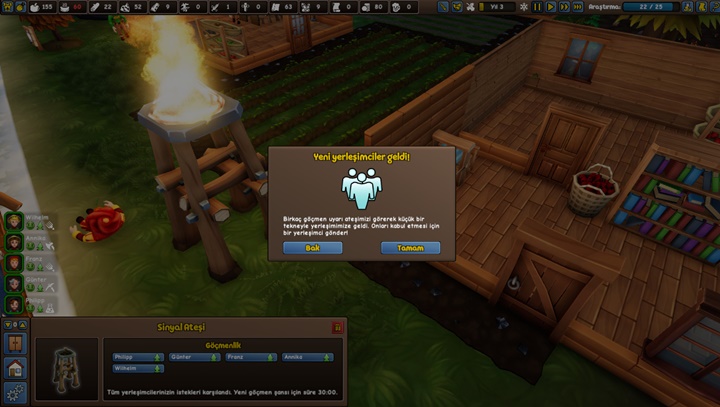Close the Sinyal Ateşi panel

click(337, 327)
